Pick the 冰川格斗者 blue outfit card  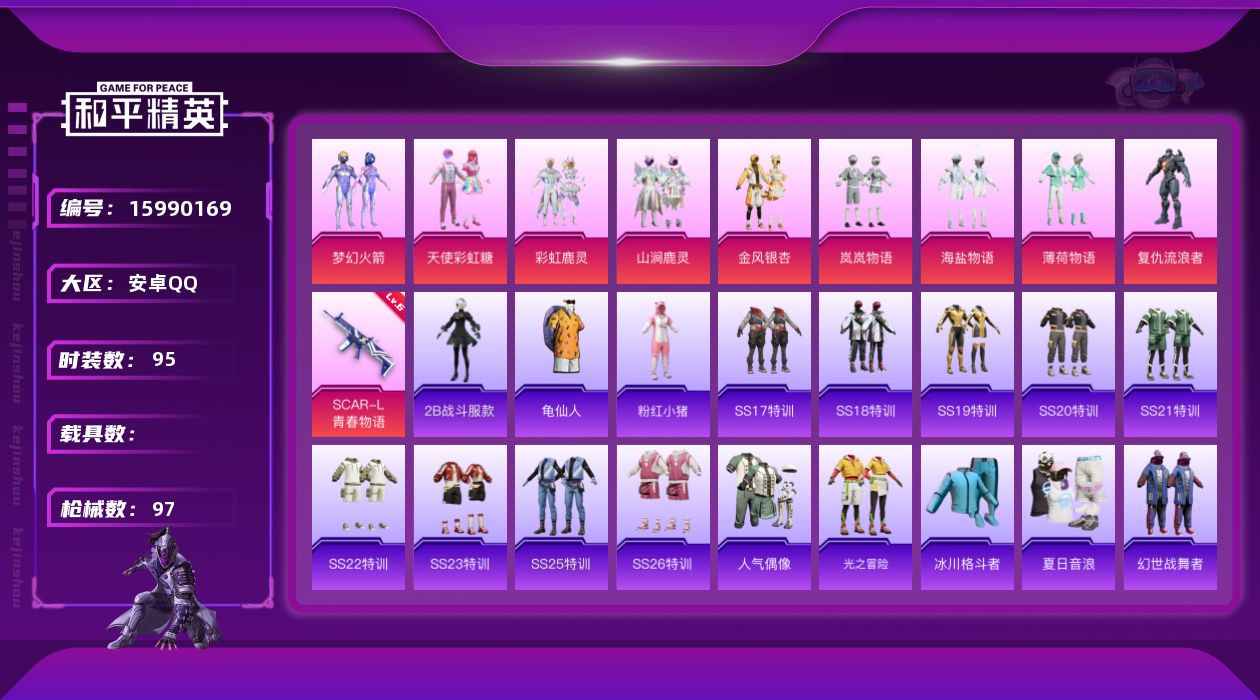tap(967, 517)
